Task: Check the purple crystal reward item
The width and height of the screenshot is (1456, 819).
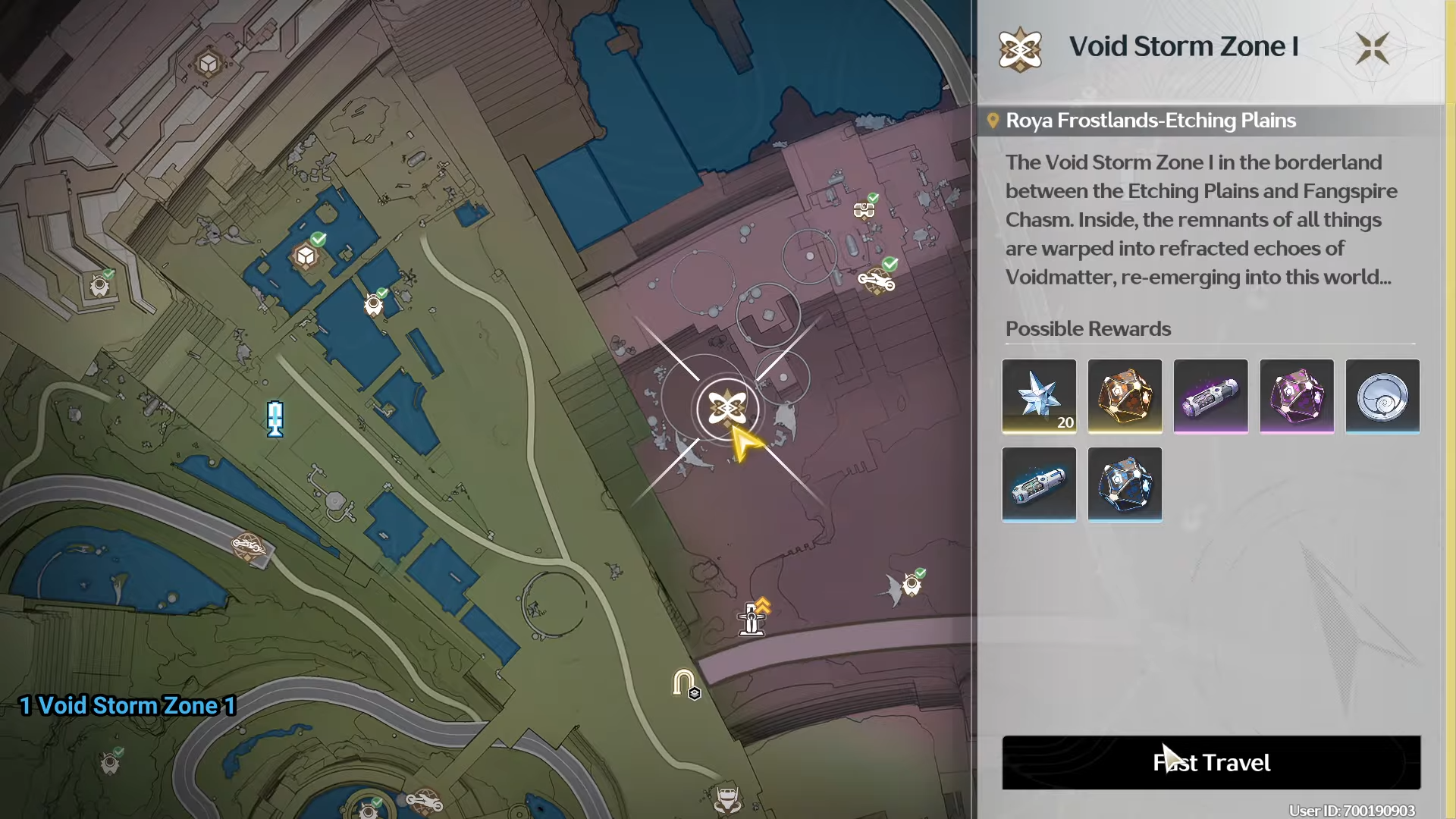Action: click(x=1297, y=396)
